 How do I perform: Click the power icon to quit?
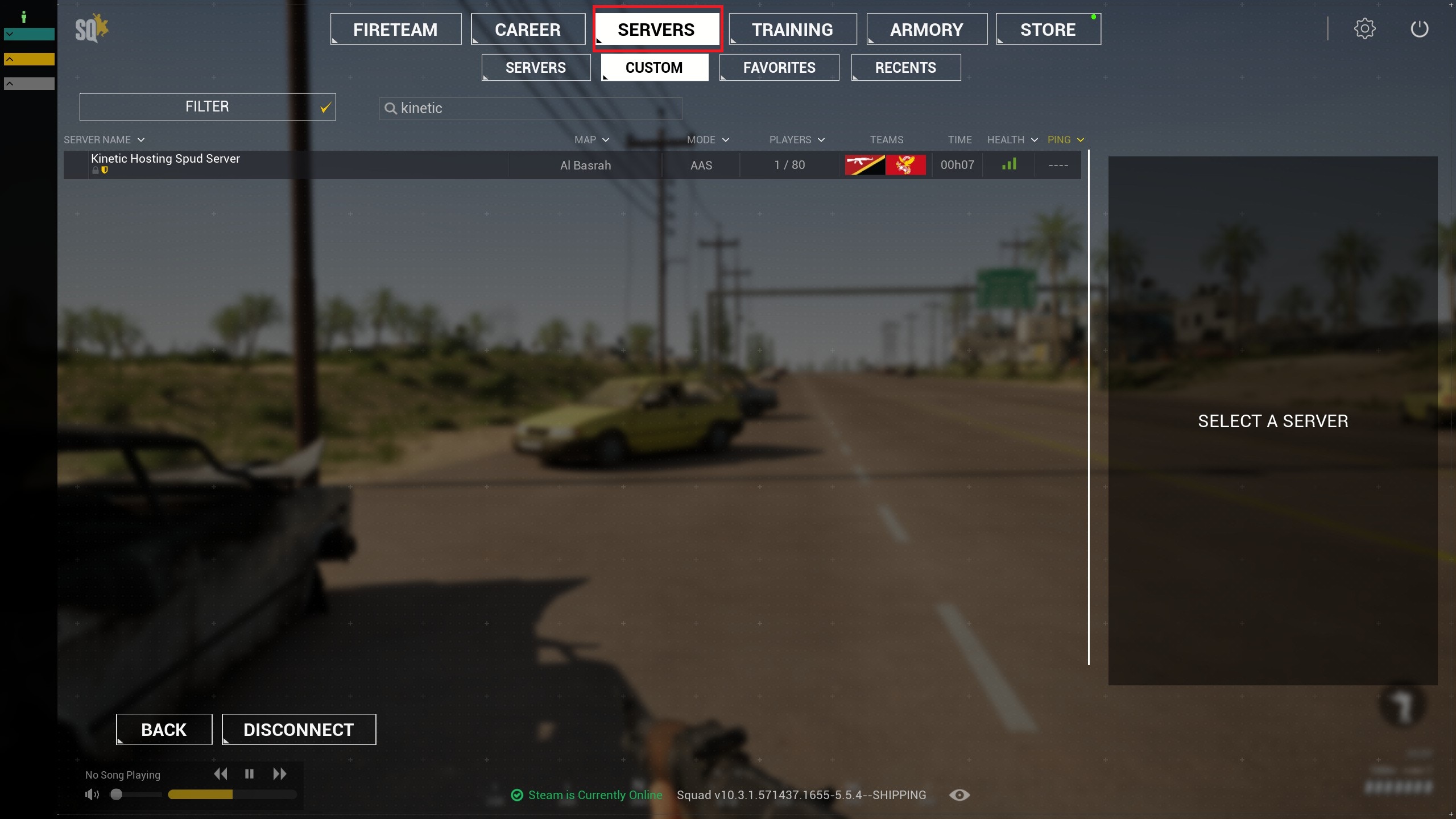point(1419,29)
